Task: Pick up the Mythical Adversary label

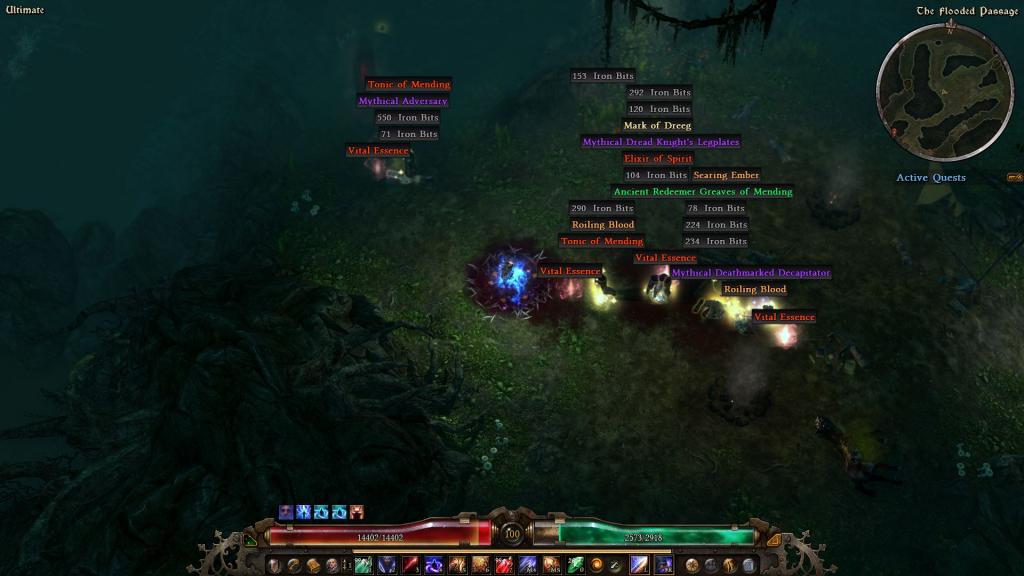Action: pos(403,101)
